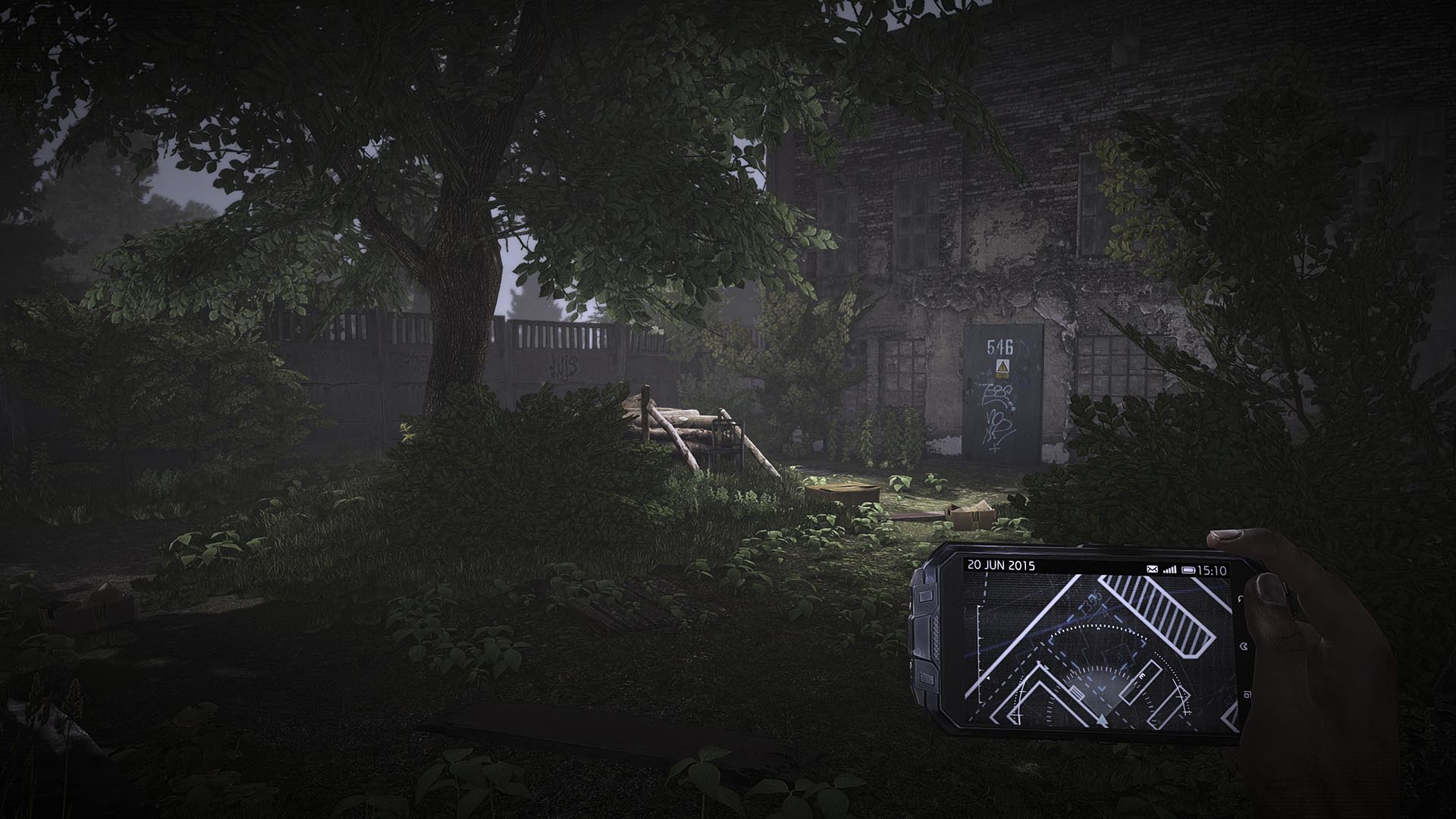1456x819 pixels.
Task: Tap the 'E' waypoint marker on the phone map
Action: (x=1141, y=676)
